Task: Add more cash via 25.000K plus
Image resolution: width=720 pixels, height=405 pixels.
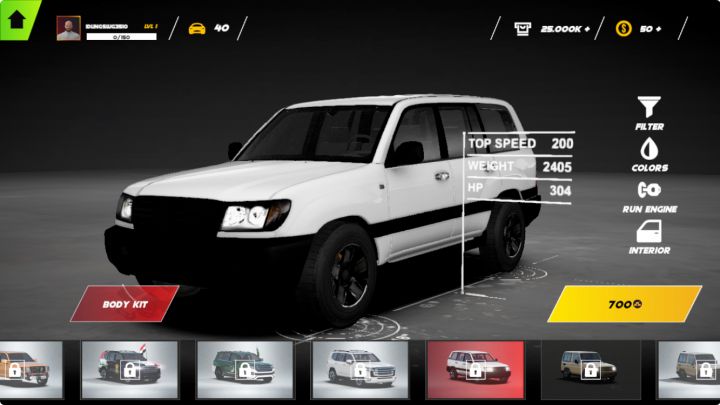Action: pos(552,29)
